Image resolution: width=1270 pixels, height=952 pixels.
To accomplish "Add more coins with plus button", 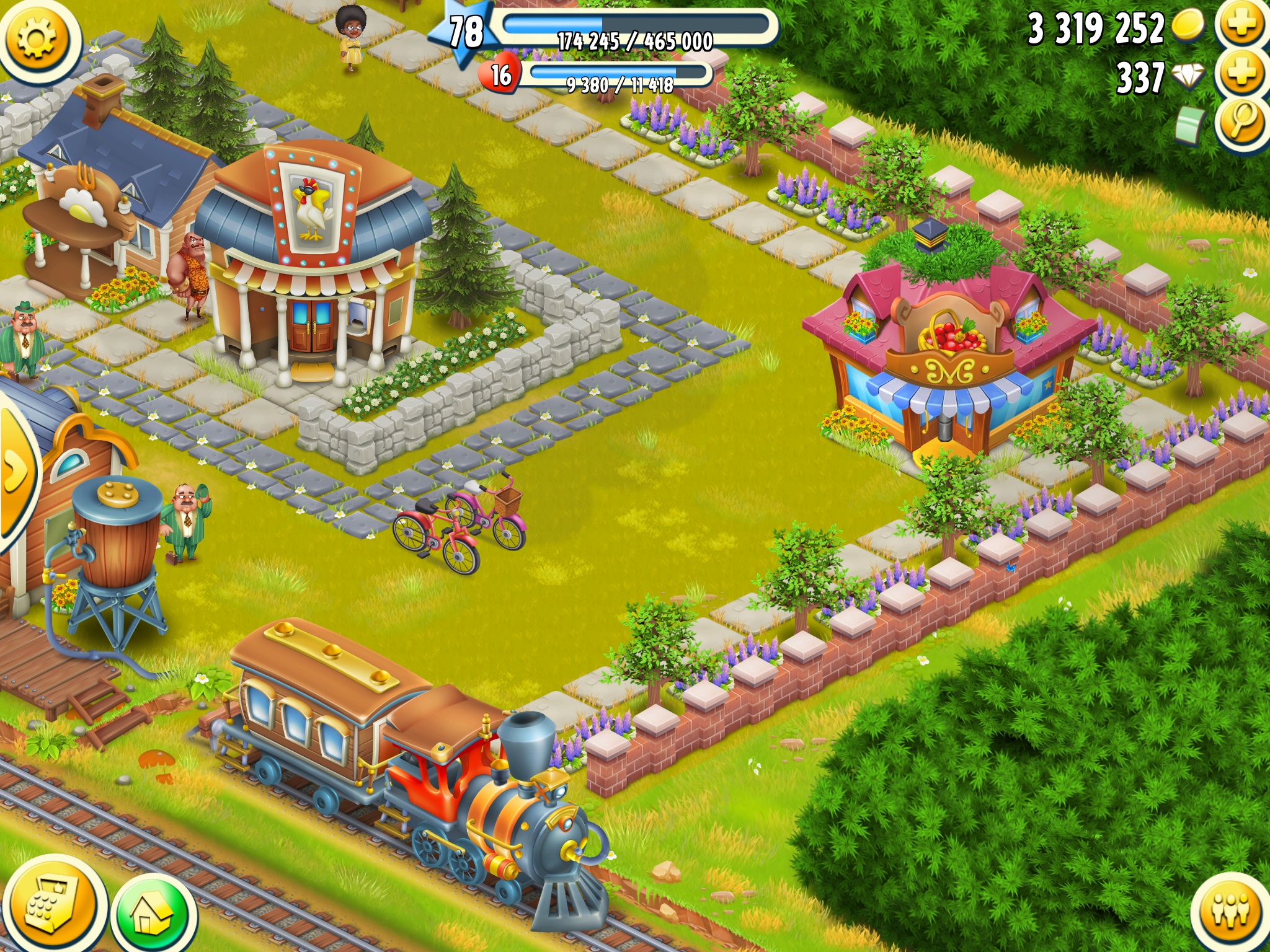I will coord(1241,26).
